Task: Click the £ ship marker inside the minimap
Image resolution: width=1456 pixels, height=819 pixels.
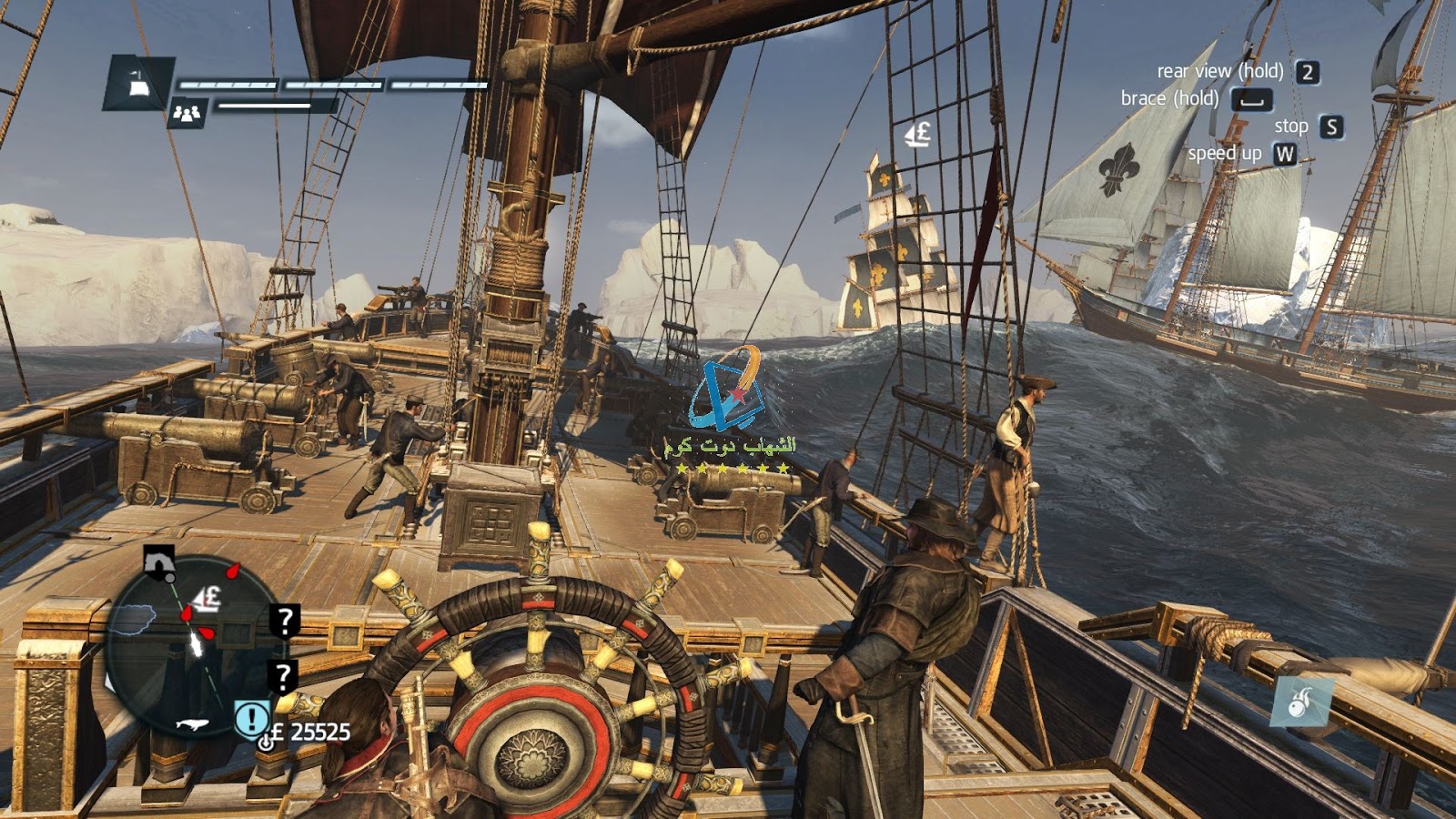Action: tap(206, 597)
